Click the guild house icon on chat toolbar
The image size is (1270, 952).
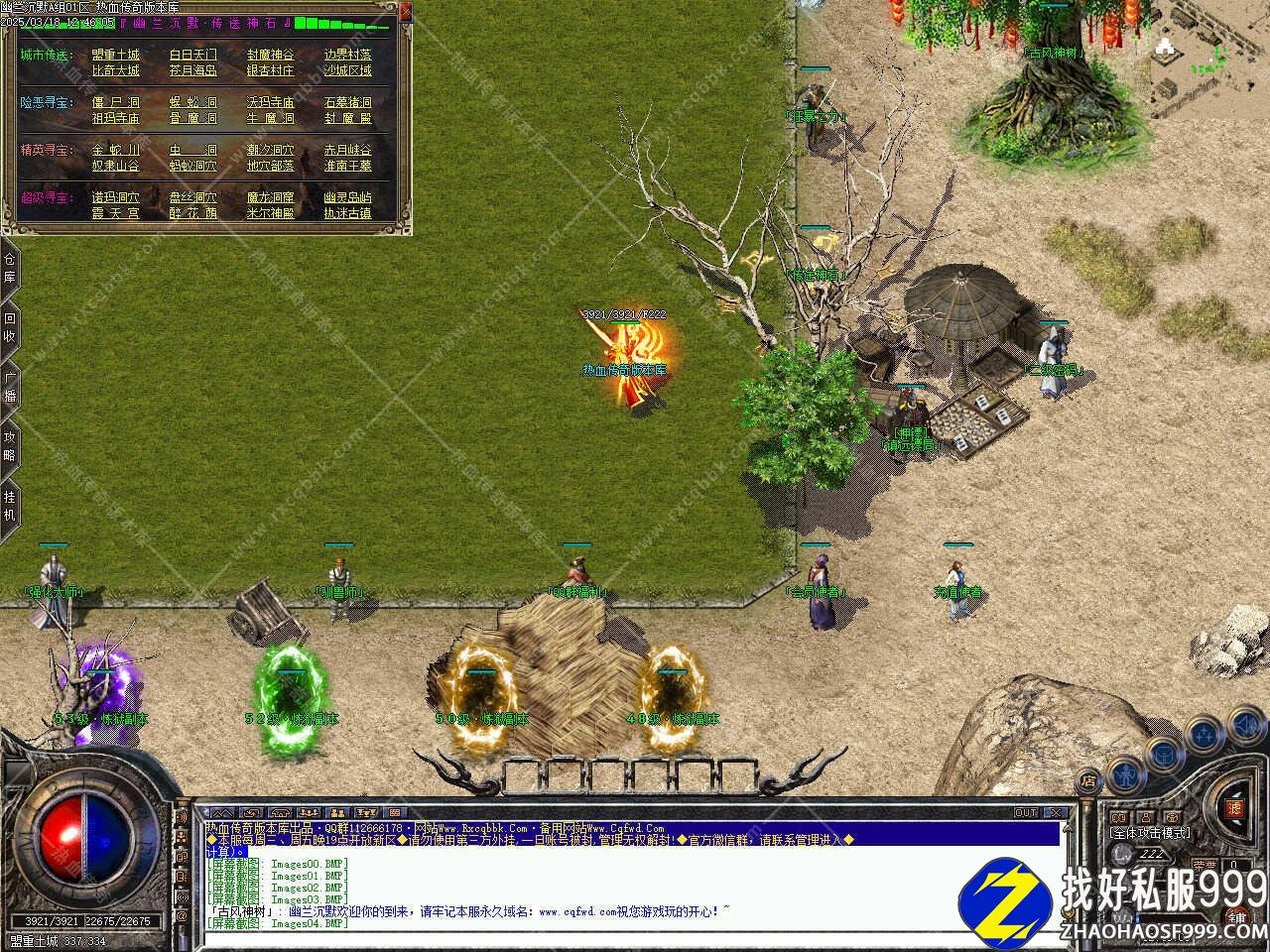click(280, 811)
